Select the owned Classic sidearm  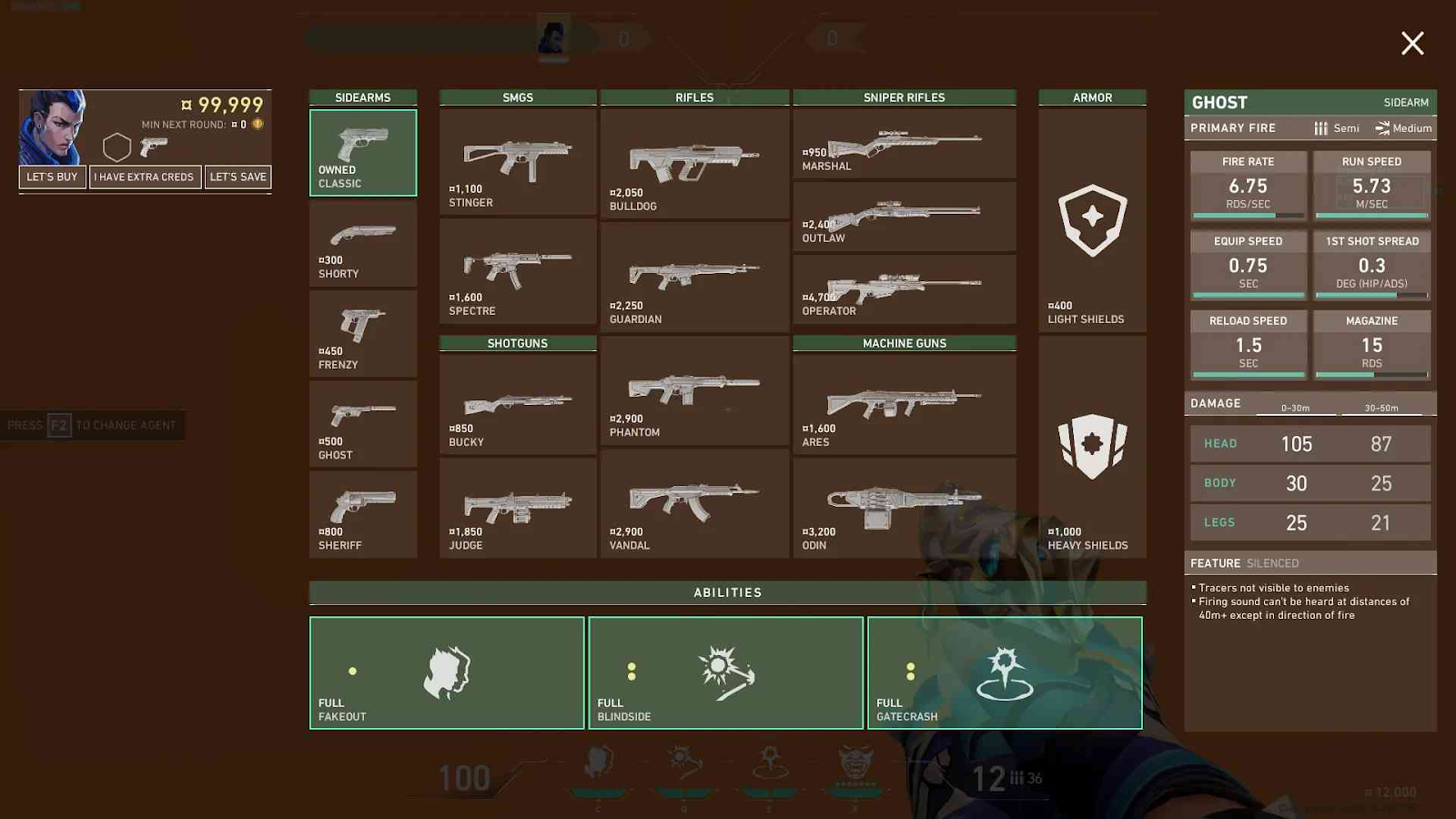(x=363, y=153)
